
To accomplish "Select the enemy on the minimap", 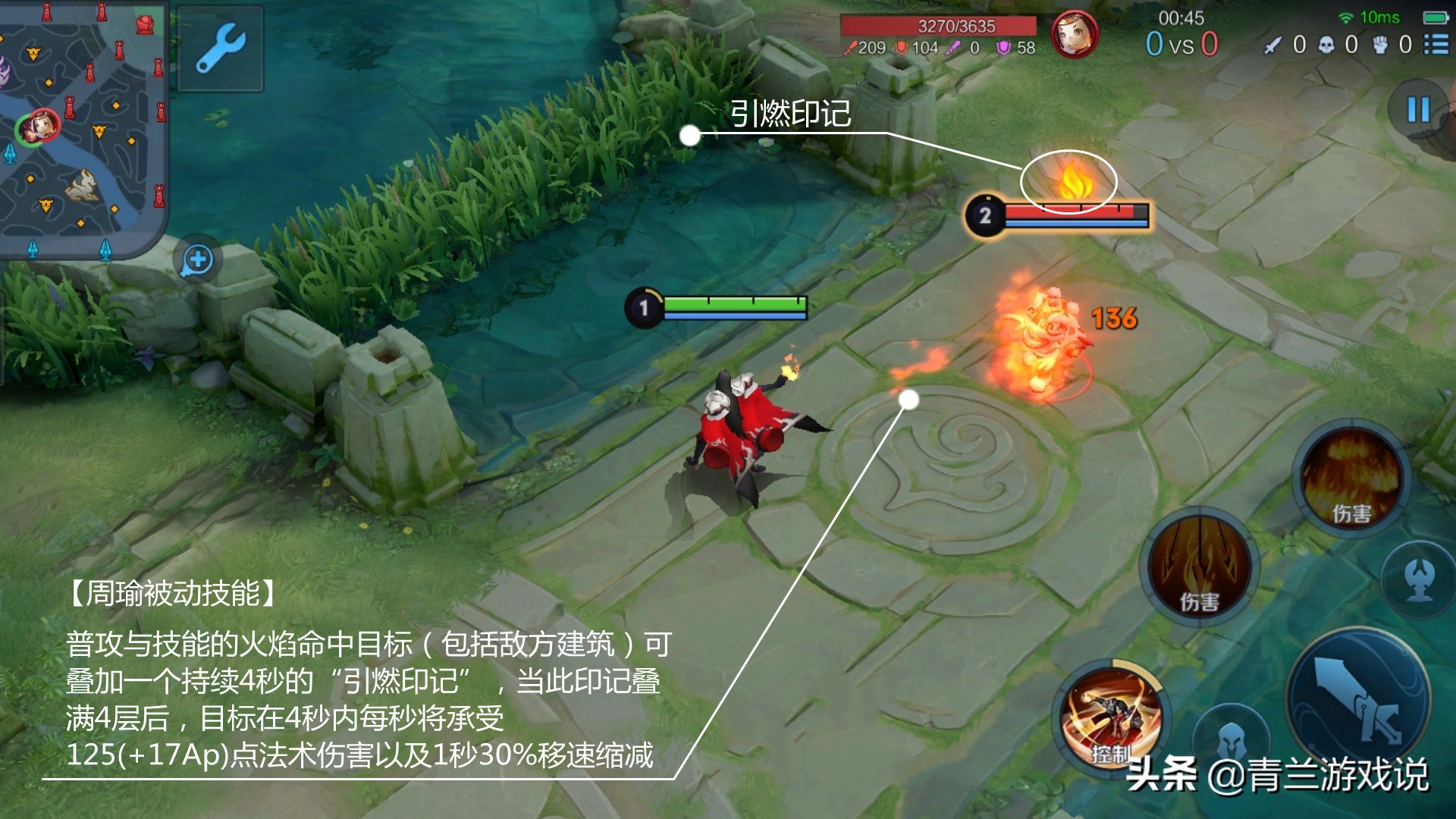I will tap(43, 126).
